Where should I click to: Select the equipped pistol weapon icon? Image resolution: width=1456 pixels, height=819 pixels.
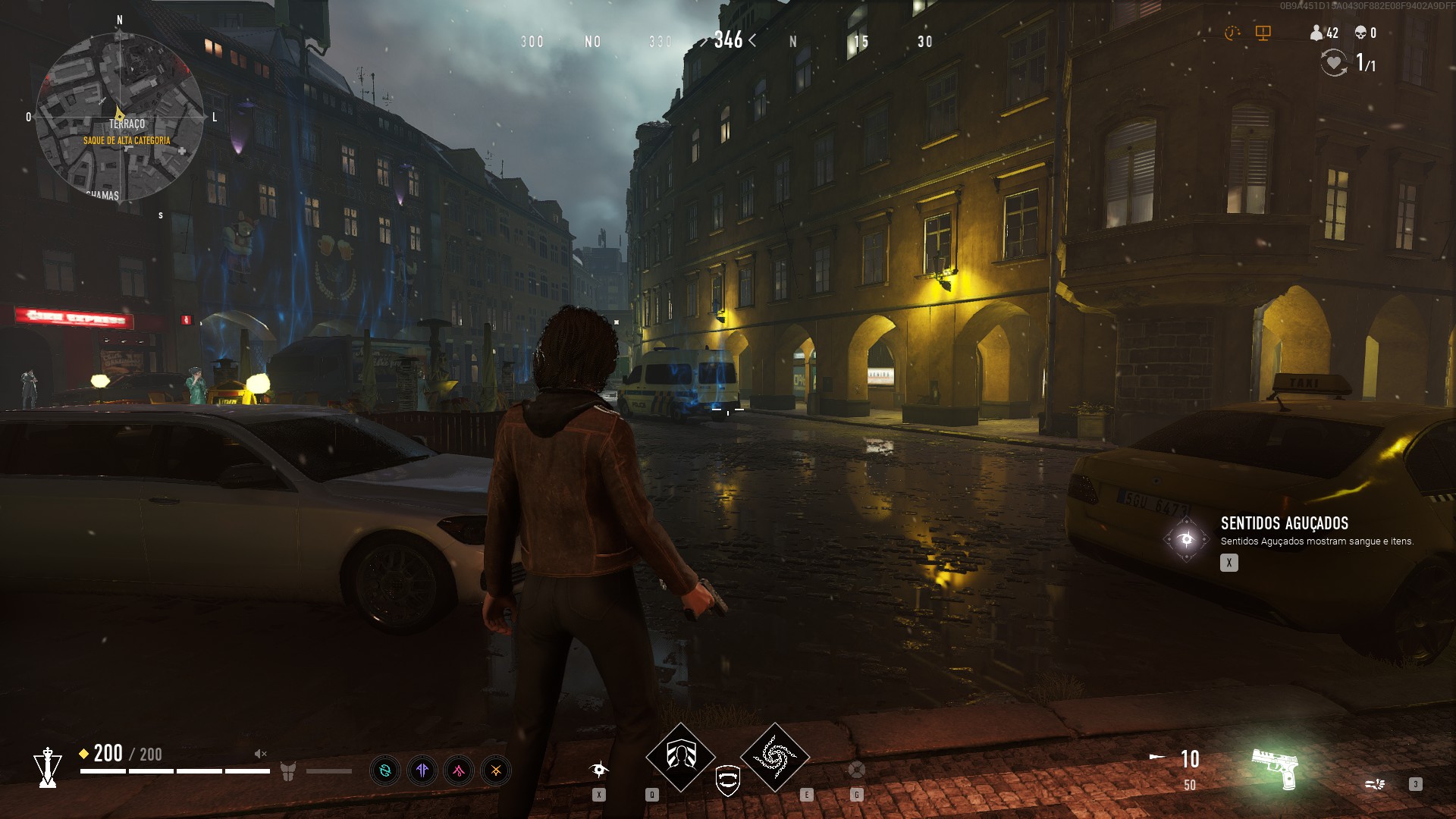[x=1276, y=767]
